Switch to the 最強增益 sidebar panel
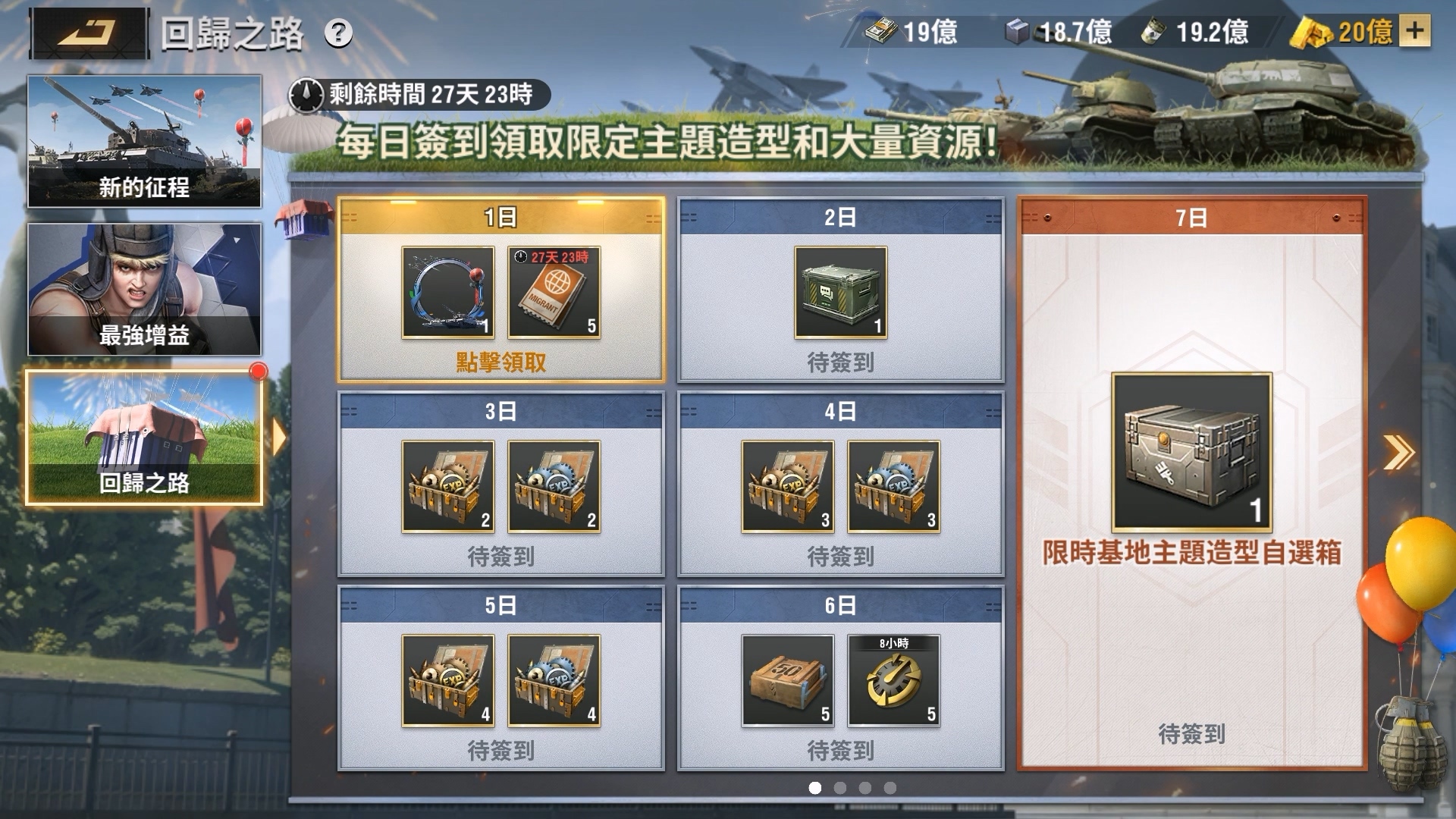The height and width of the screenshot is (819, 1456). tap(143, 288)
